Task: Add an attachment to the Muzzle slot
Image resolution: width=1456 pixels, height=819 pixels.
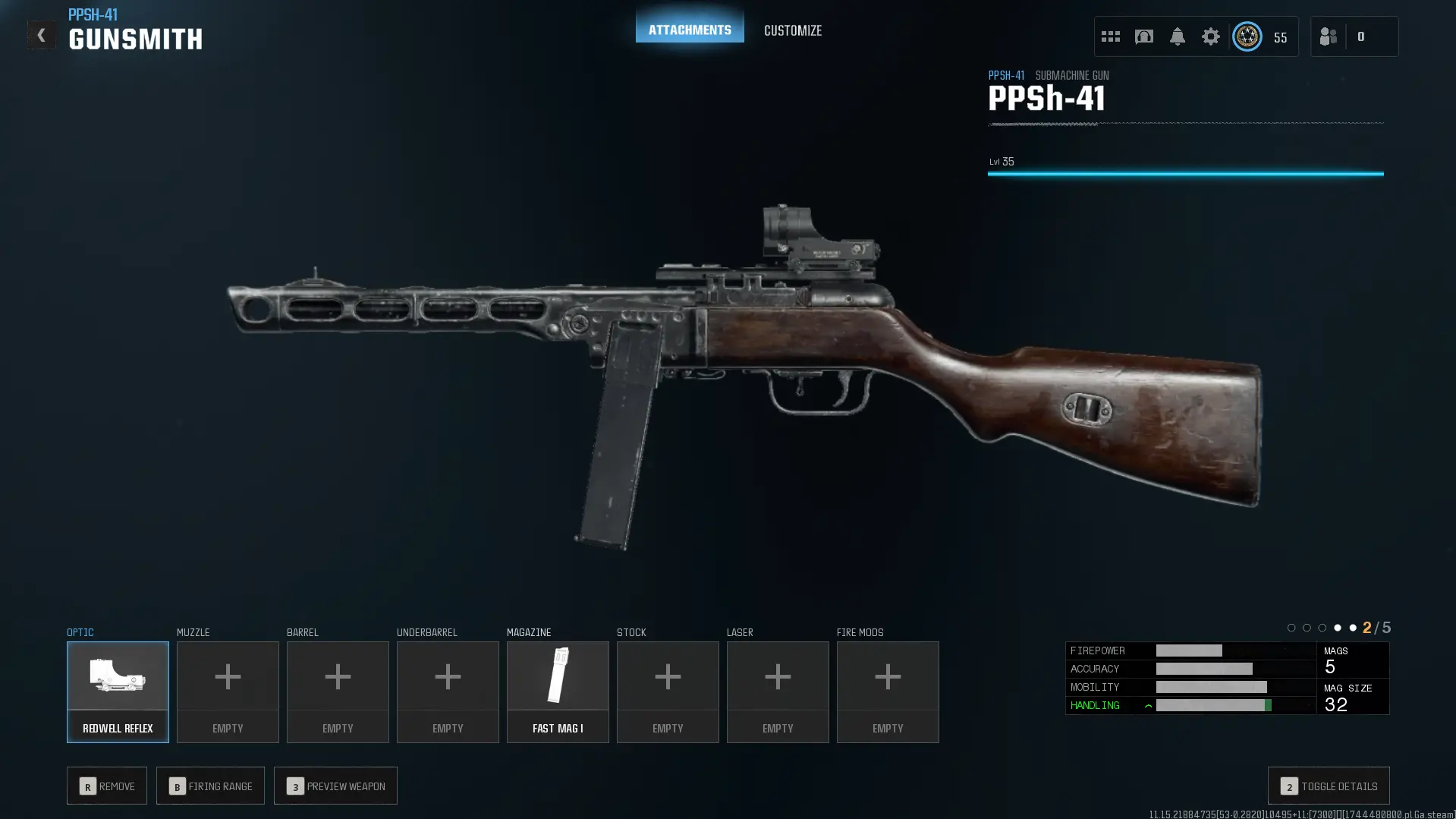Action: point(228,691)
